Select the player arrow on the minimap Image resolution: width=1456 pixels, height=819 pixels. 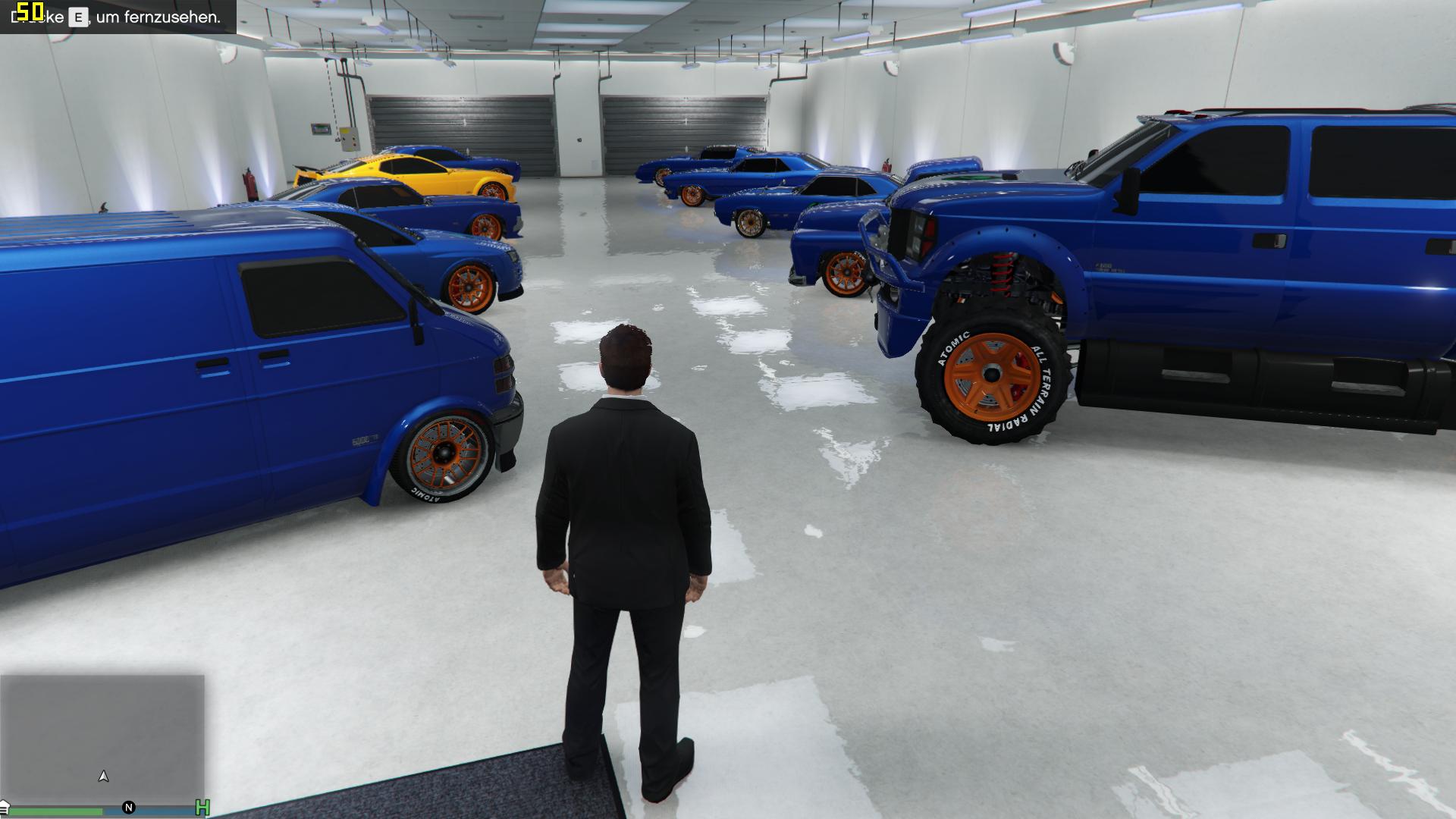[x=104, y=776]
